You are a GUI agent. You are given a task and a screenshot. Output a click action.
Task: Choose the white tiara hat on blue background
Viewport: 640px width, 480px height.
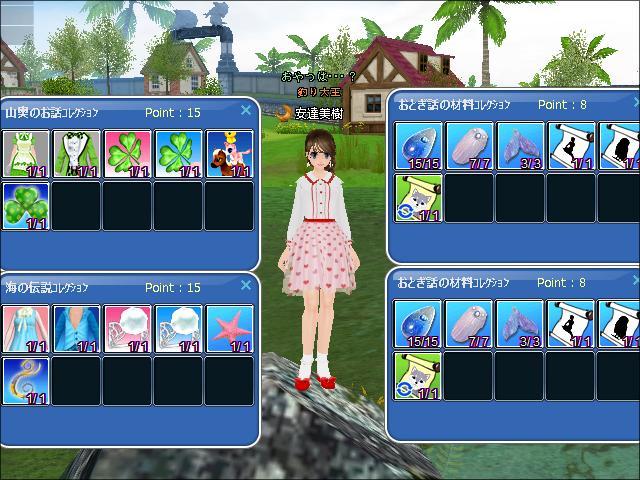[x=178, y=329]
